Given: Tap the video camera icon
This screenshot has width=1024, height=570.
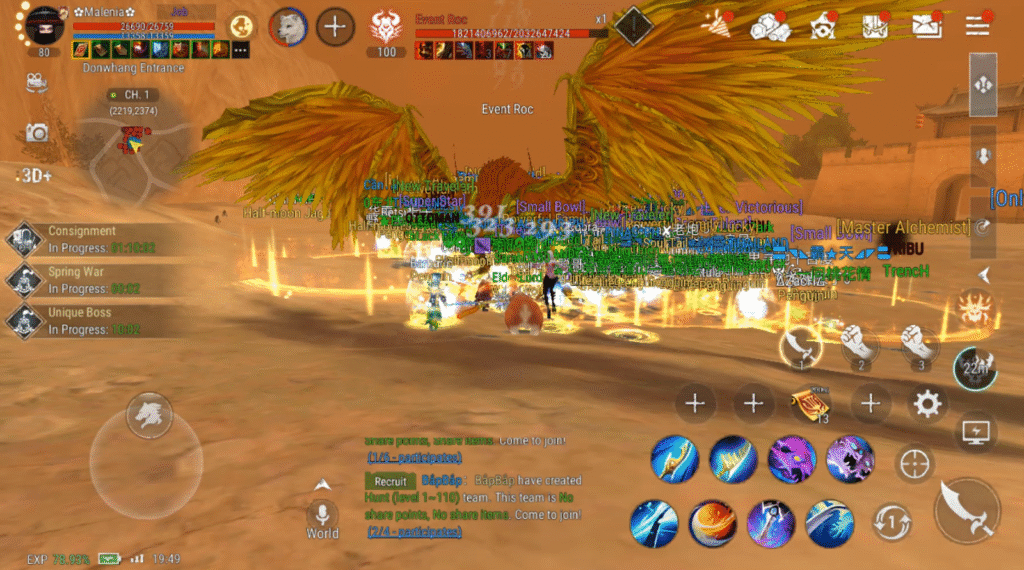Looking at the screenshot, I should [37, 81].
